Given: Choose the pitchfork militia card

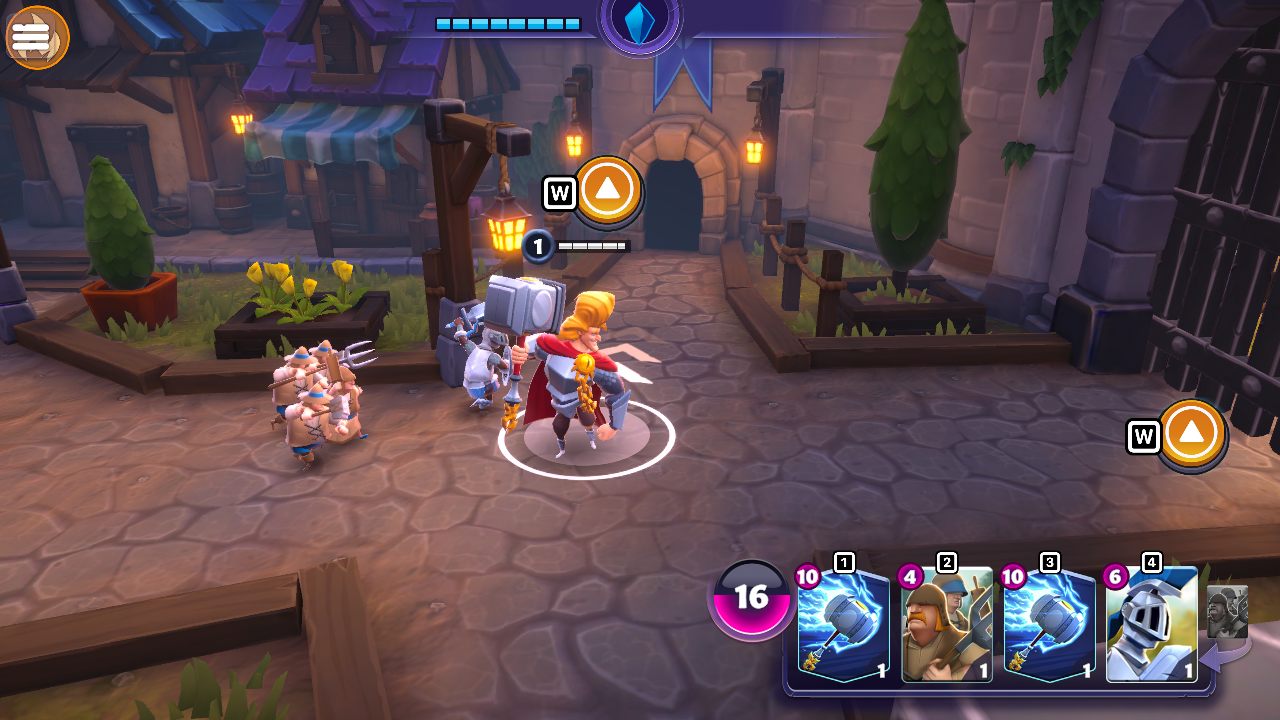Looking at the screenshot, I should (947, 625).
